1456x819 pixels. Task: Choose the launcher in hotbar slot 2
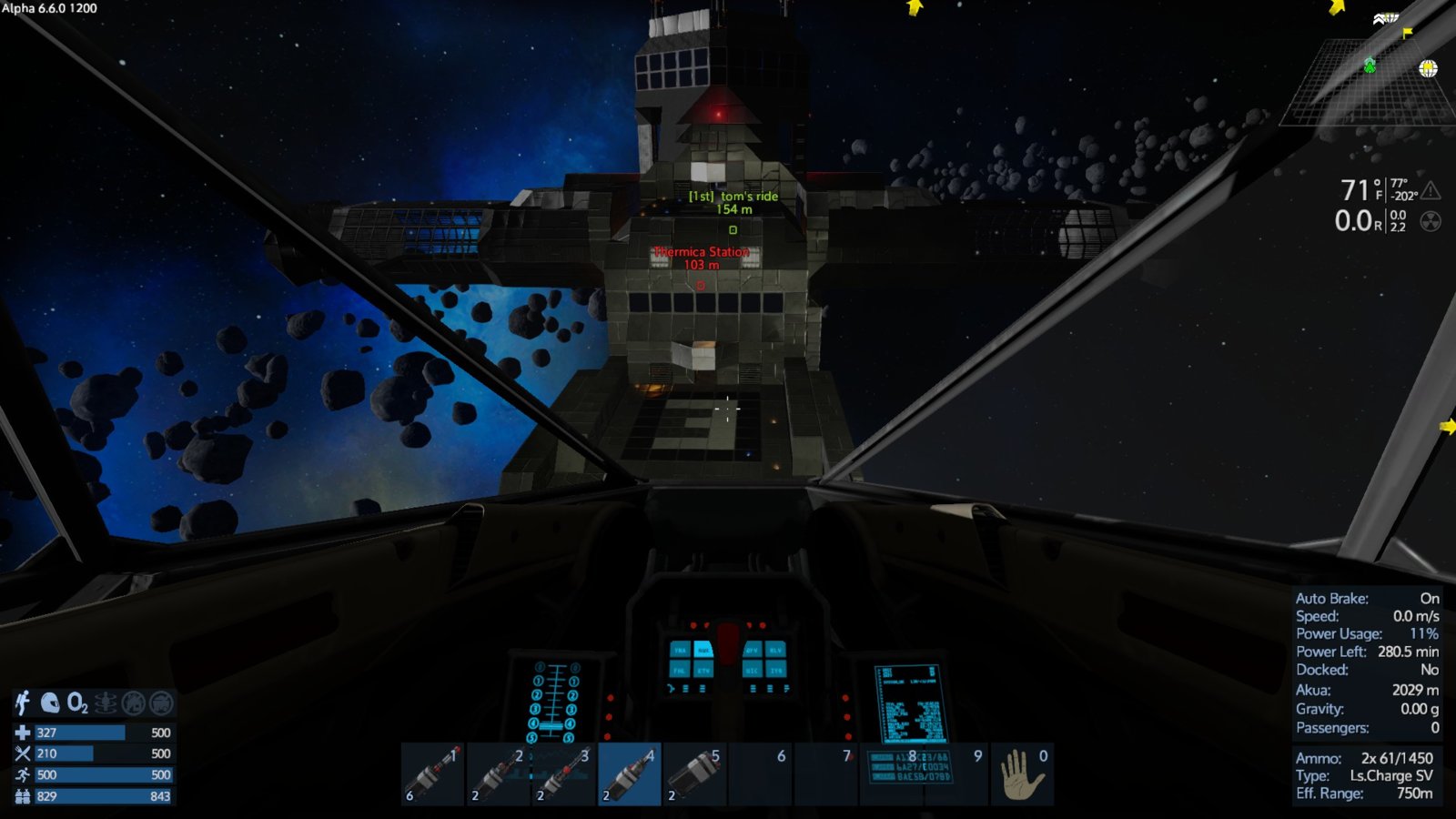pos(499,774)
